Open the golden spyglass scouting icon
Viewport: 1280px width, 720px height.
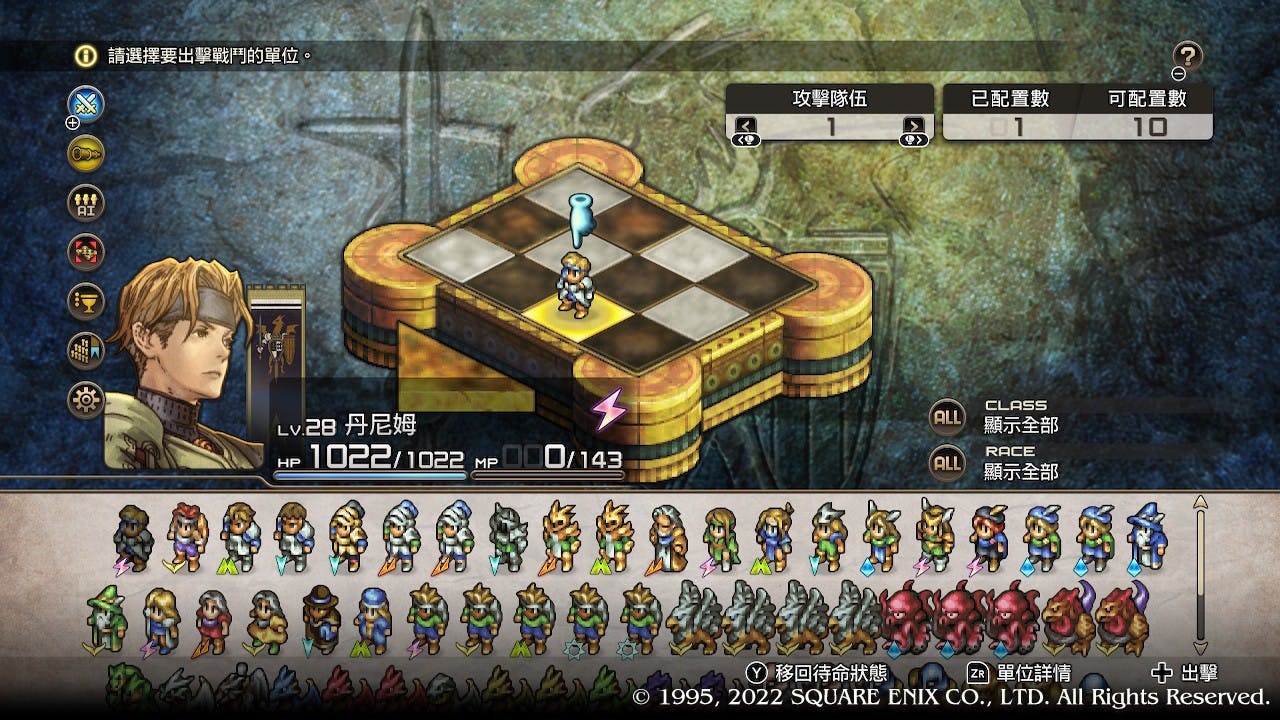pyautogui.click(x=86, y=153)
